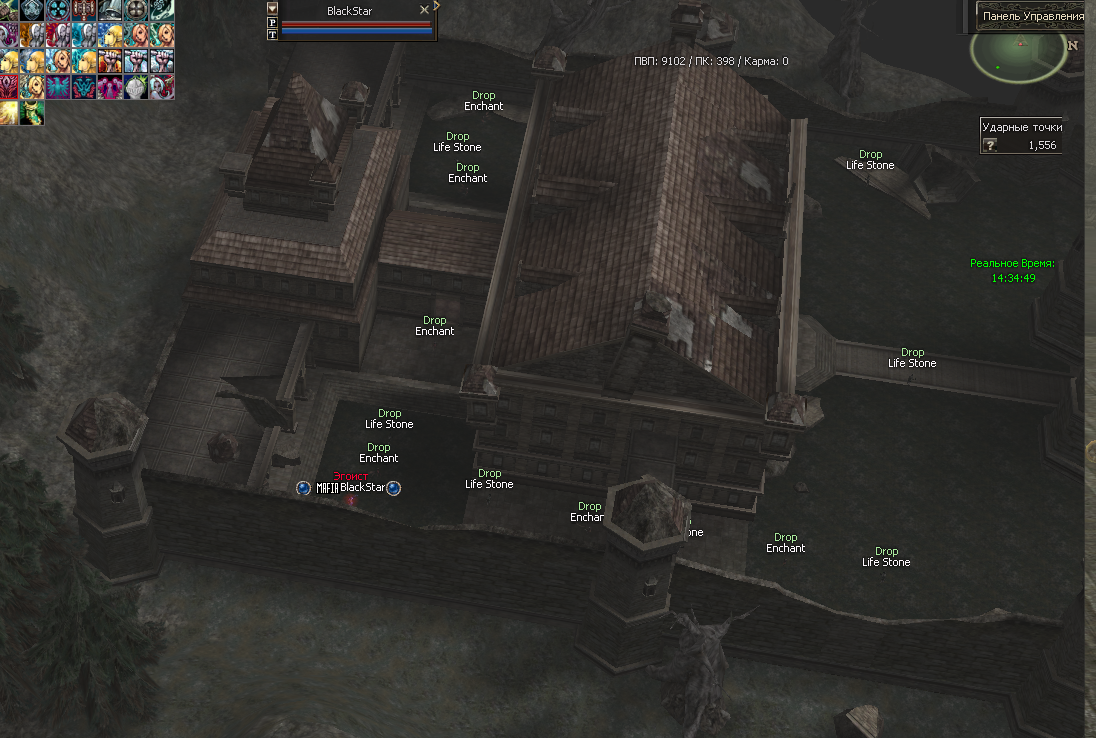This screenshot has width=1096, height=738.
Task: Expand the target window side arrow
Action: pos(437,6)
